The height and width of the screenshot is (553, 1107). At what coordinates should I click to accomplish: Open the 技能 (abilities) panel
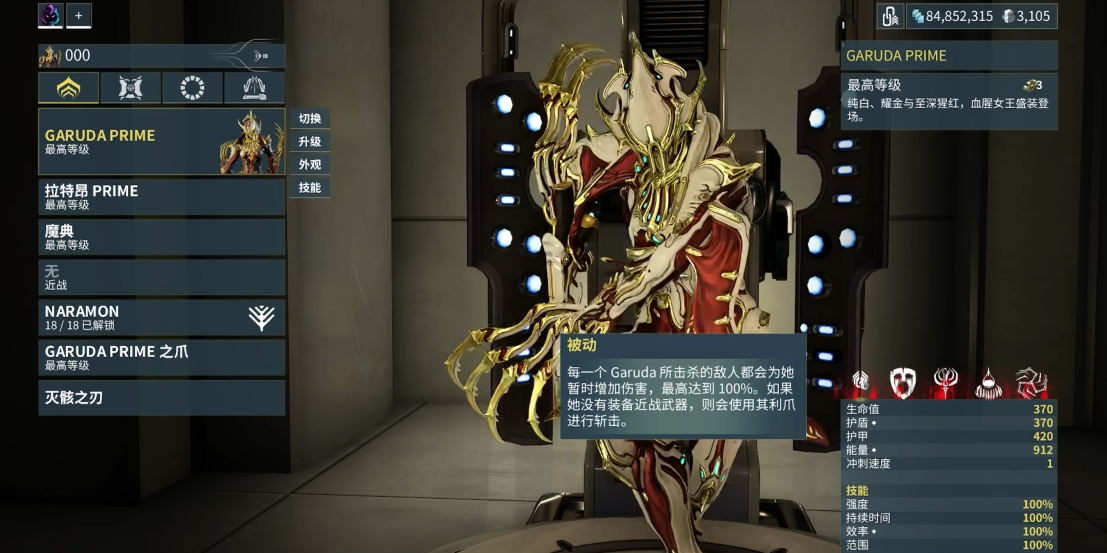[309, 187]
